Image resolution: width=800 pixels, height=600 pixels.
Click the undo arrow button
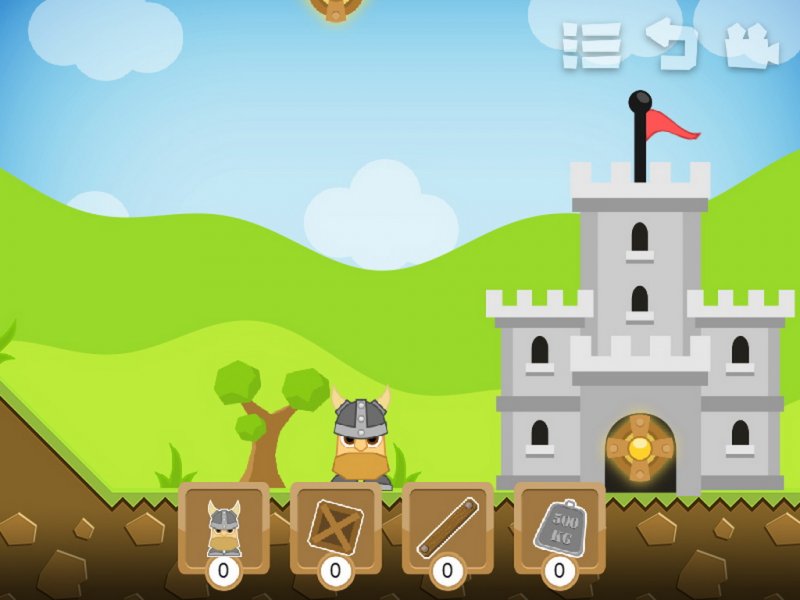pyautogui.click(x=670, y=45)
